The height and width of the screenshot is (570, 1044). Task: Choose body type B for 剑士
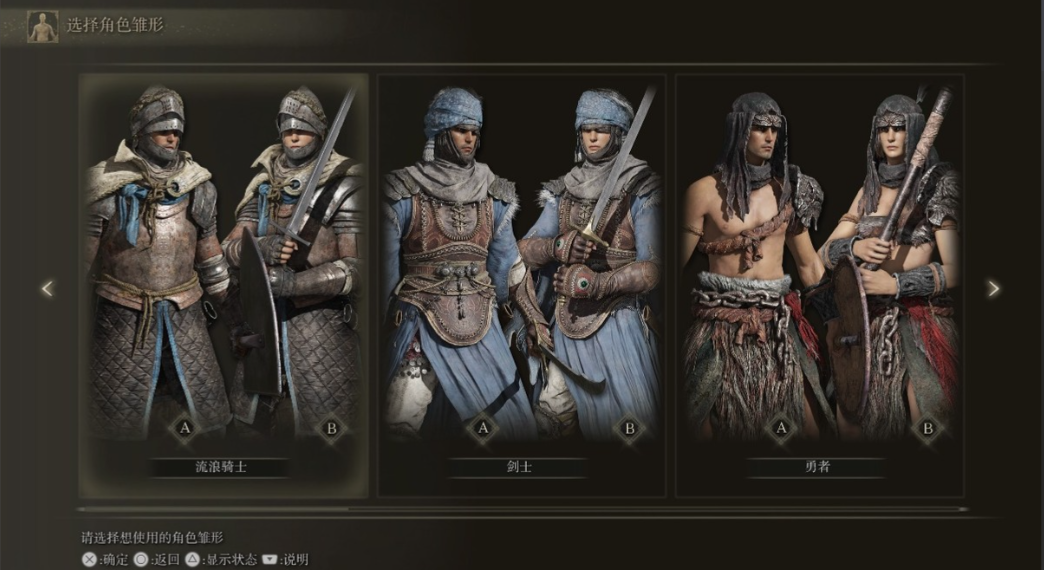click(x=629, y=429)
